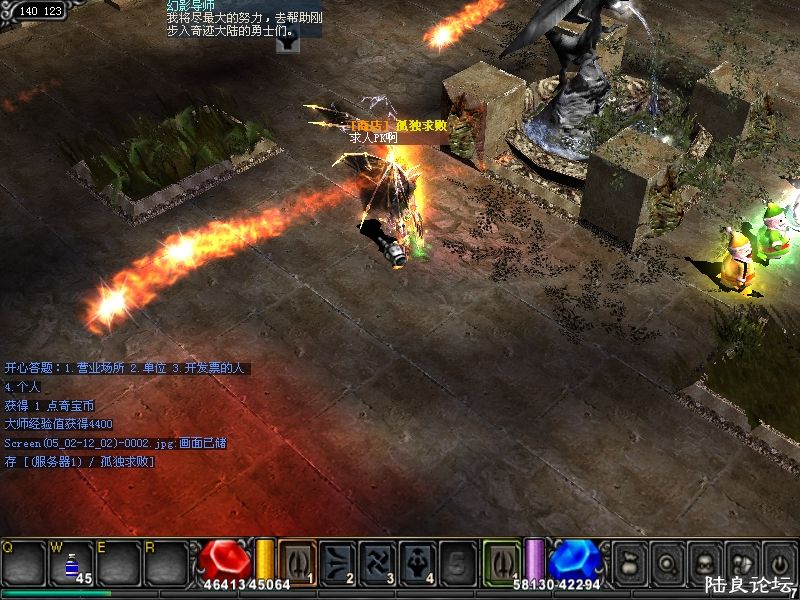Open the magnifier search menu button
The height and width of the screenshot is (600, 800).
tap(666, 562)
